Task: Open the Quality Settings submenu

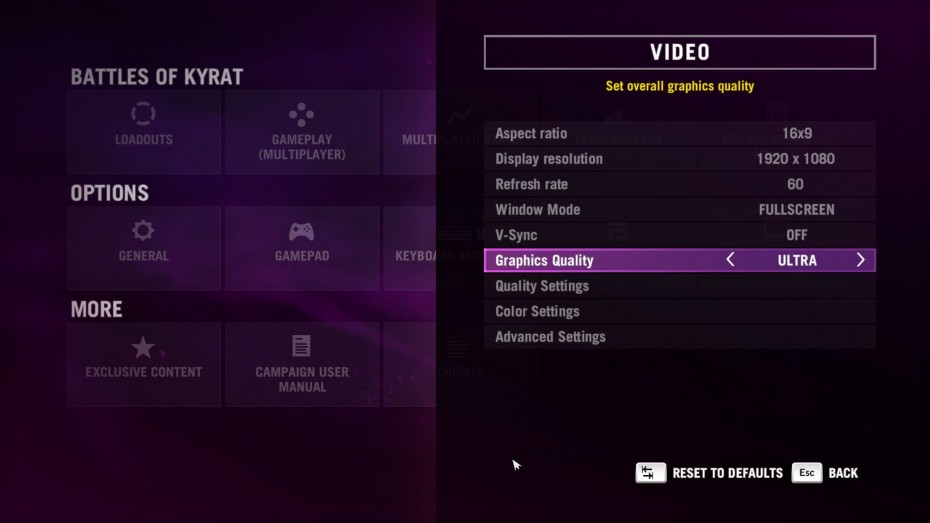Action: pos(679,286)
